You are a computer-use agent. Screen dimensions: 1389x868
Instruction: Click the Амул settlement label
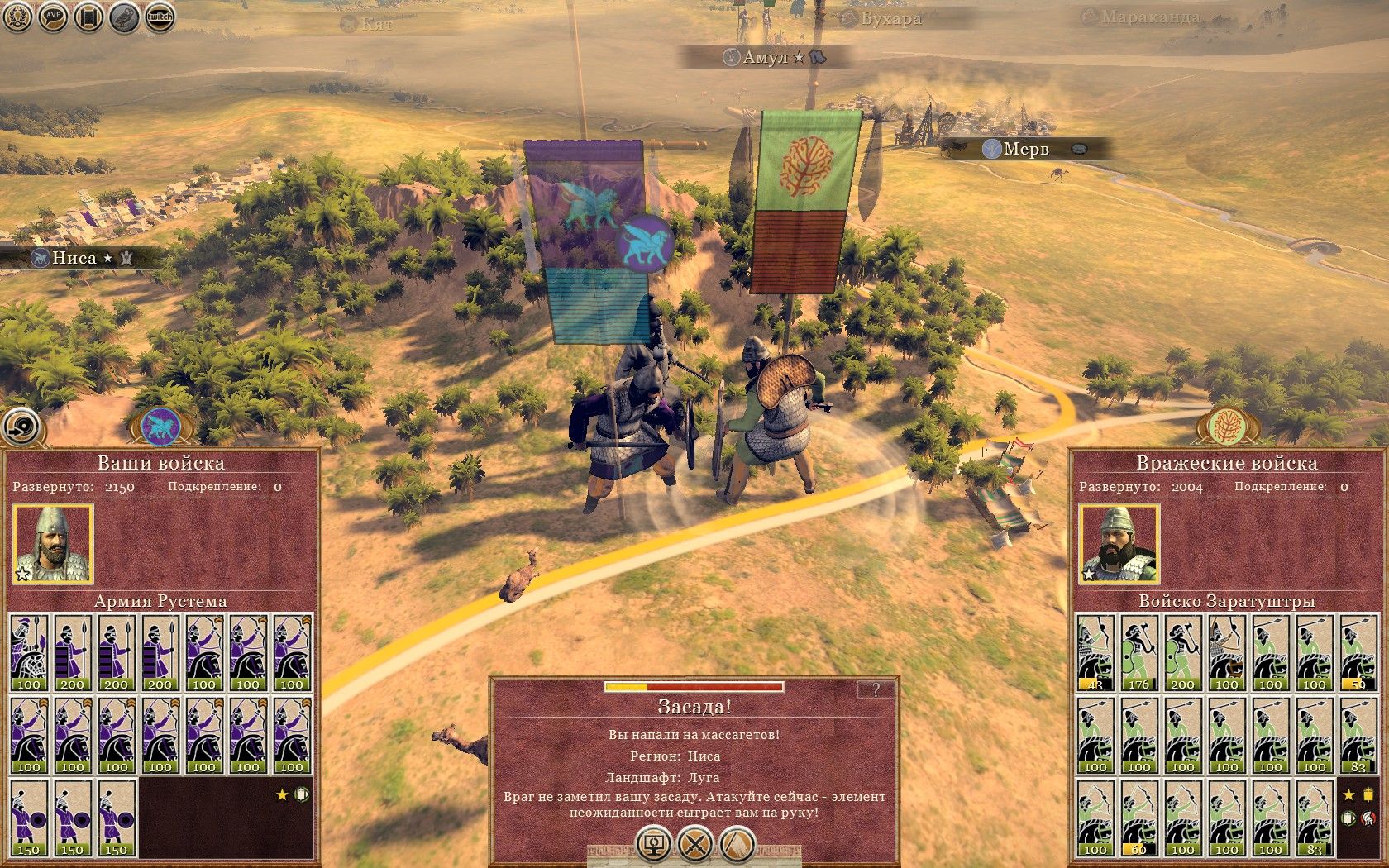pos(765,57)
